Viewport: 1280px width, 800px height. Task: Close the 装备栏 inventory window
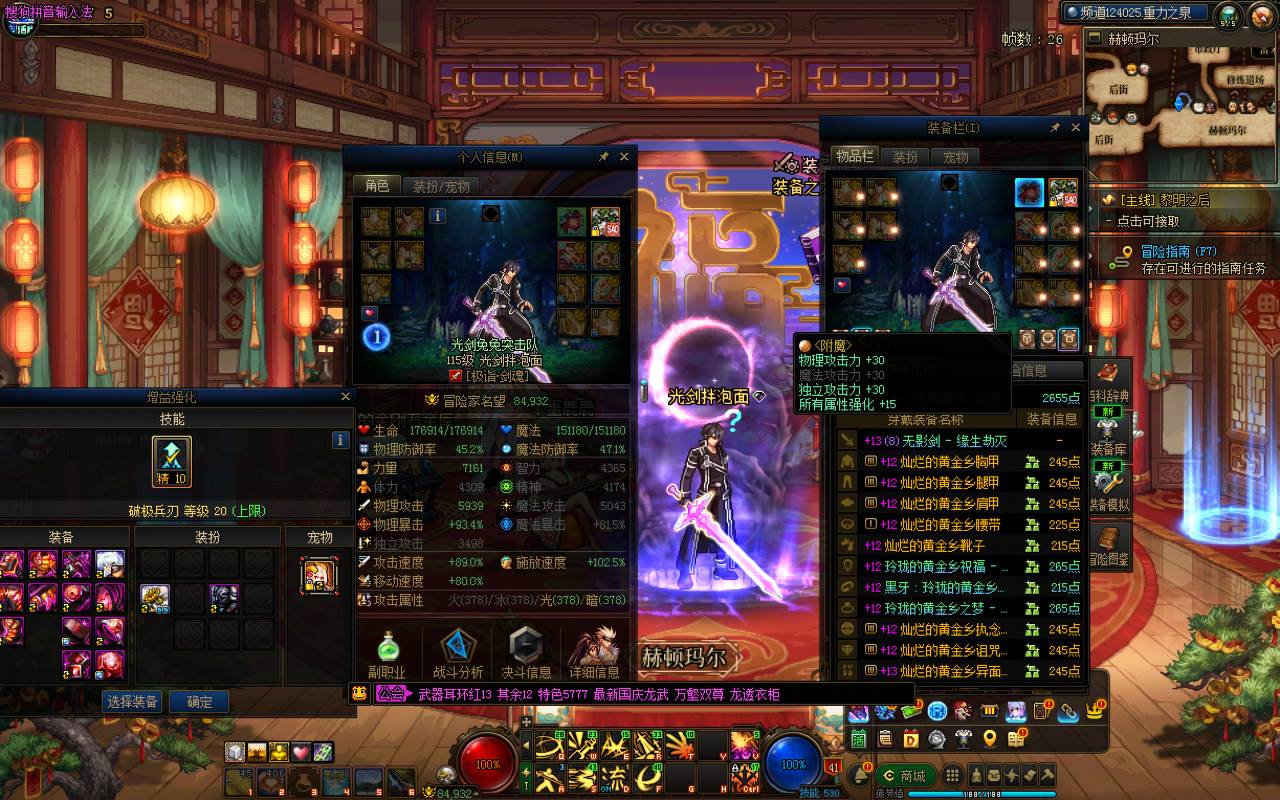coord(1076,128)
